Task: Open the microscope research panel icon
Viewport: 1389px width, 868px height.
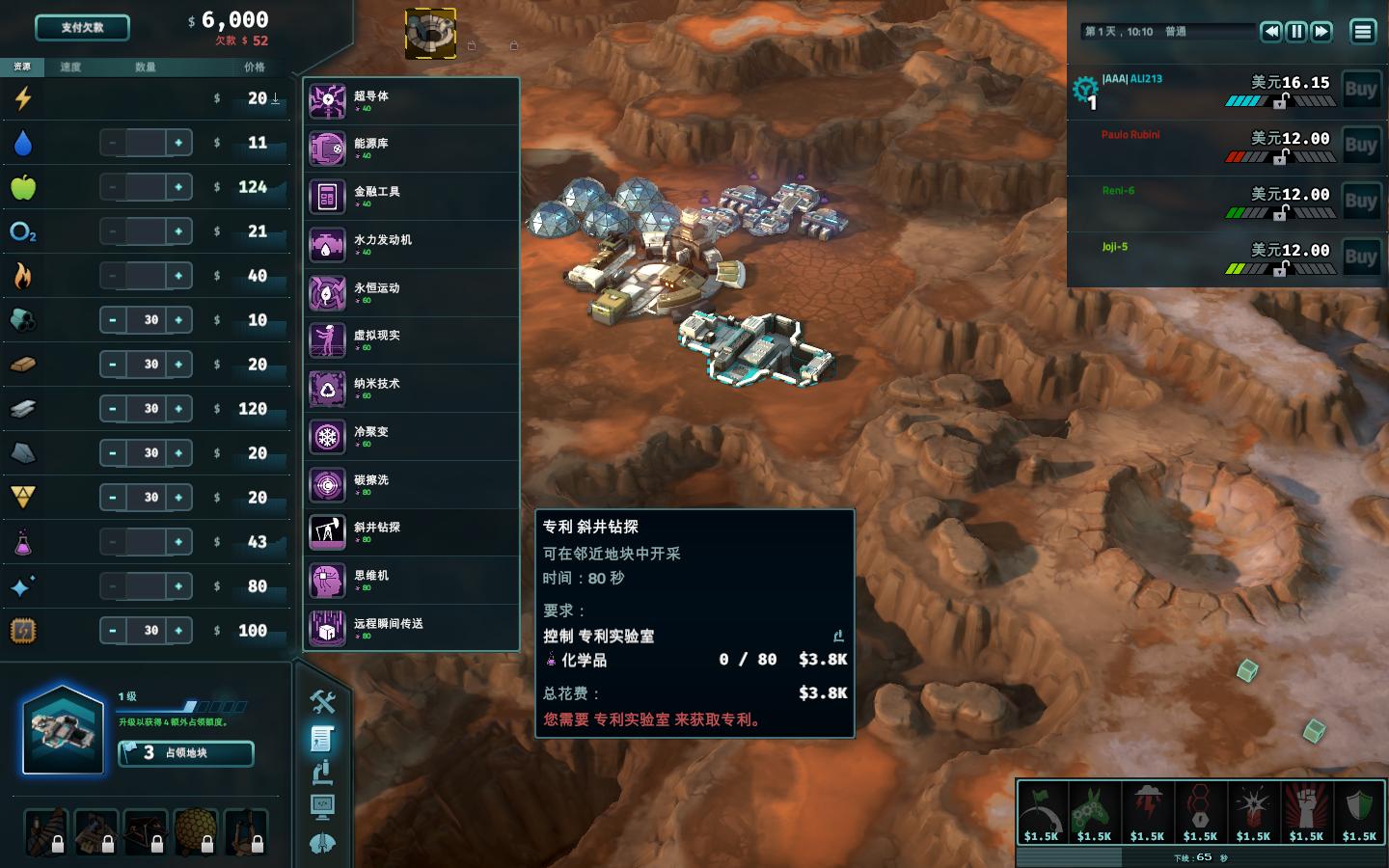Action: tap(324, 773)
